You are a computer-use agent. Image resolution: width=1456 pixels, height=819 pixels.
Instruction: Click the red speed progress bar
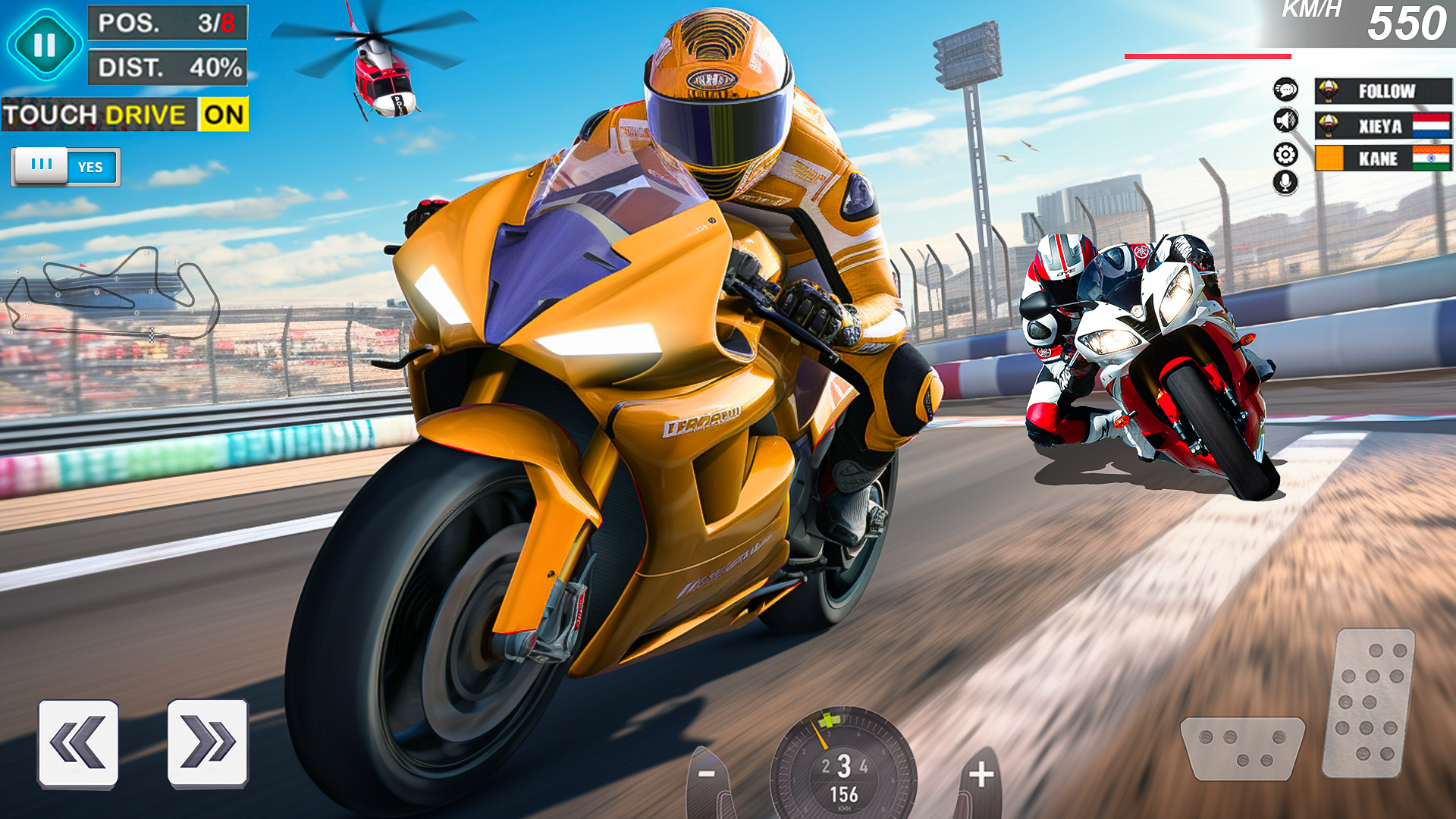1206,55
